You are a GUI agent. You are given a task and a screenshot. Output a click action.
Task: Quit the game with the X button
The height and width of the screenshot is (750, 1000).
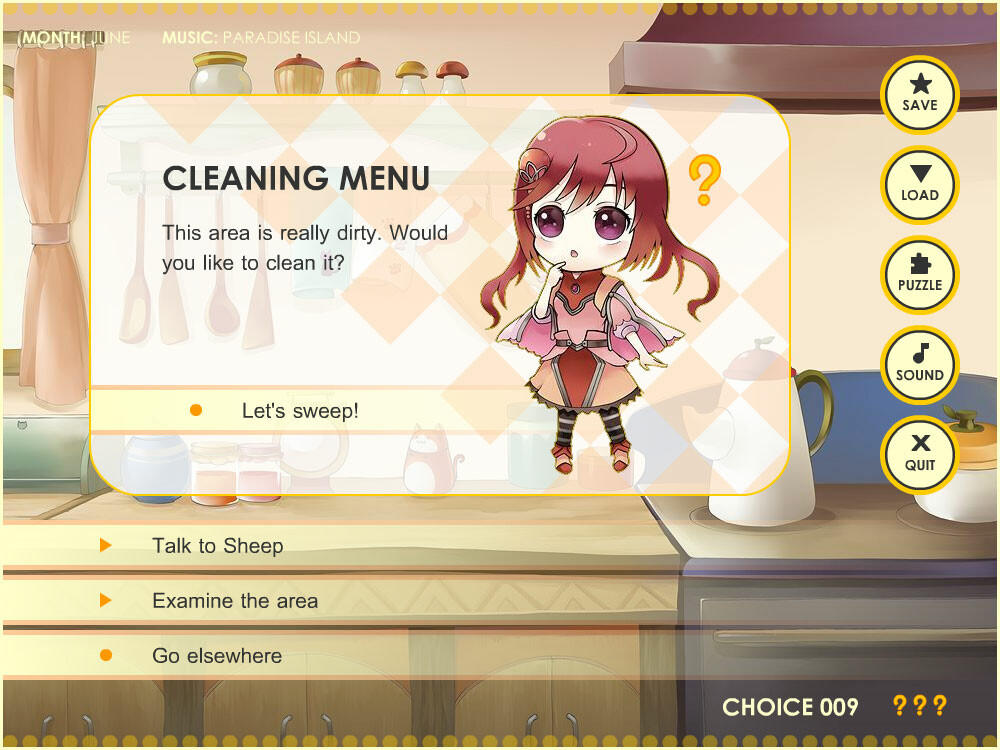pos(919,454)
